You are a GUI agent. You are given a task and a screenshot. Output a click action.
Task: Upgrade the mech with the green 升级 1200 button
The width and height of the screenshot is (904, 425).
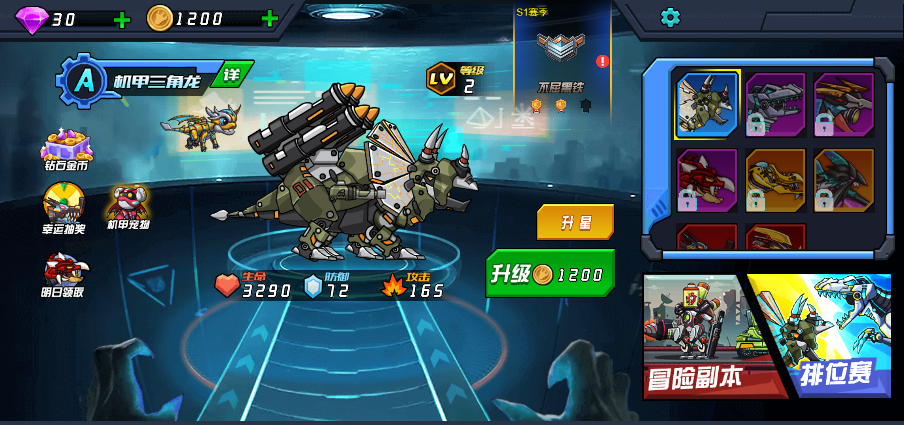click(x=549, y=273)
